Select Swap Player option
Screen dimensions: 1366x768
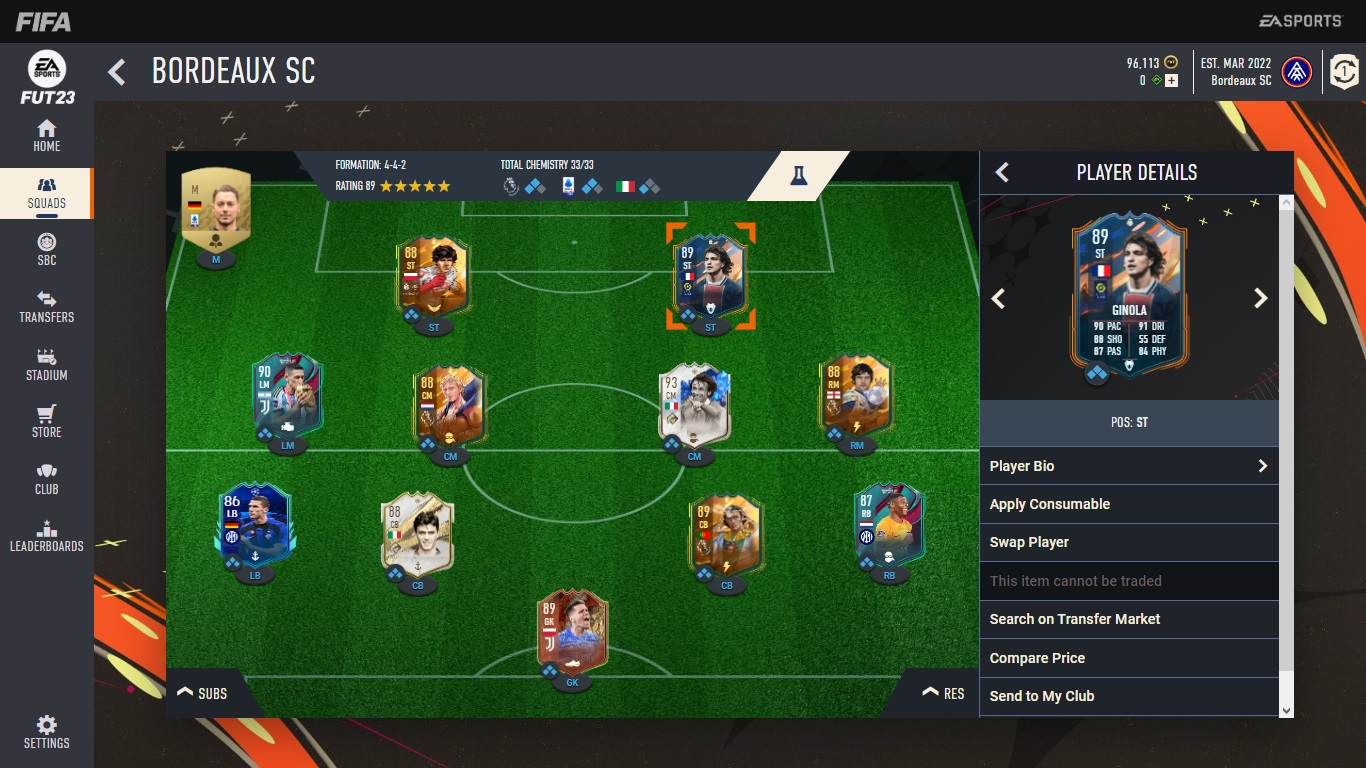pyautogui.click(x=1129, y=542)
